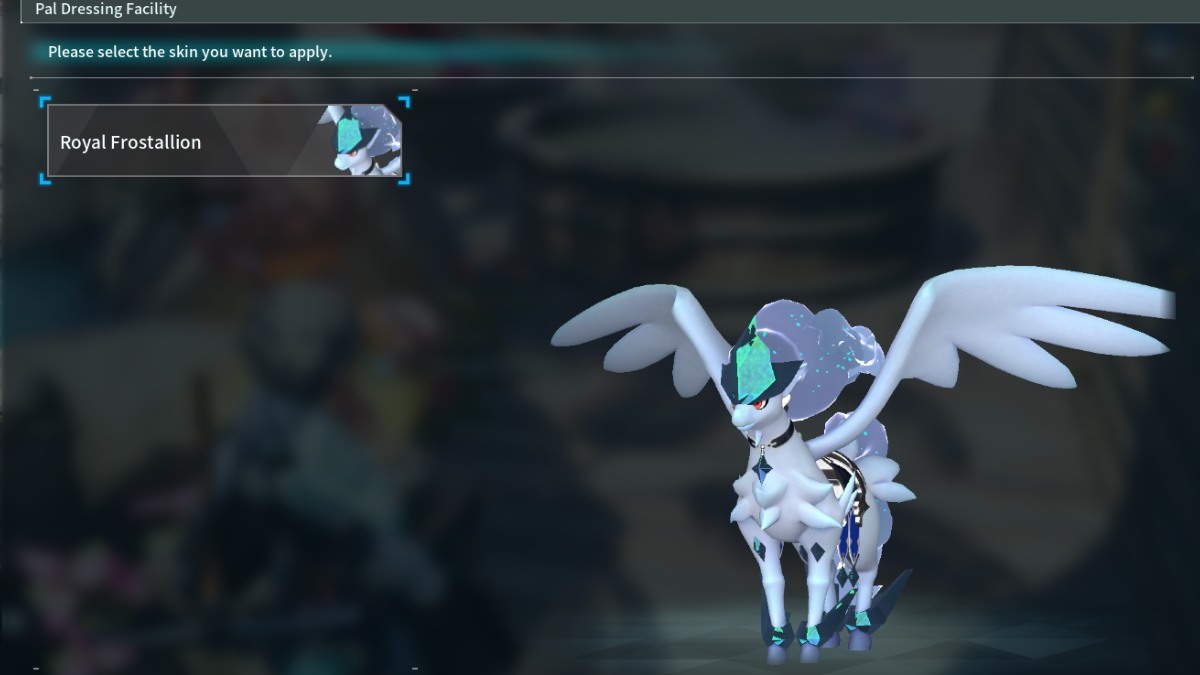1200x675 pixels.
Task: Select the Royal Frostallion skin
Action: tap(224, 141)
